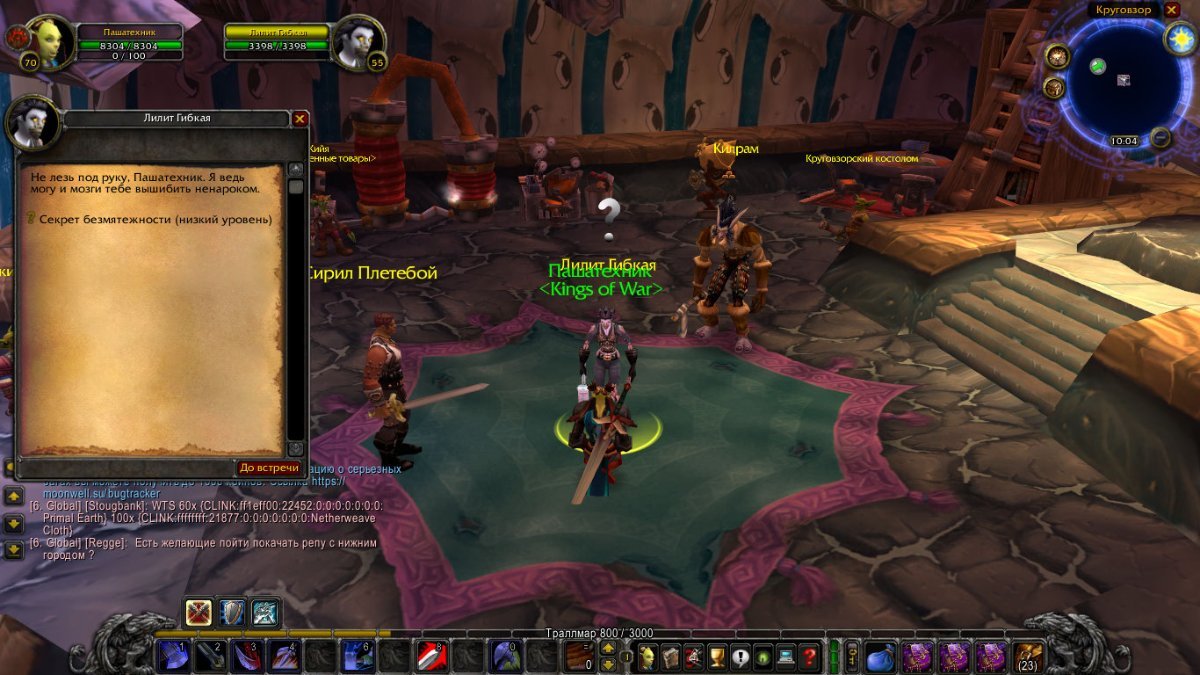Close the Лилит Гибкая dialogue window
This screenshot has width=1200, height=675.
(299, 118)
